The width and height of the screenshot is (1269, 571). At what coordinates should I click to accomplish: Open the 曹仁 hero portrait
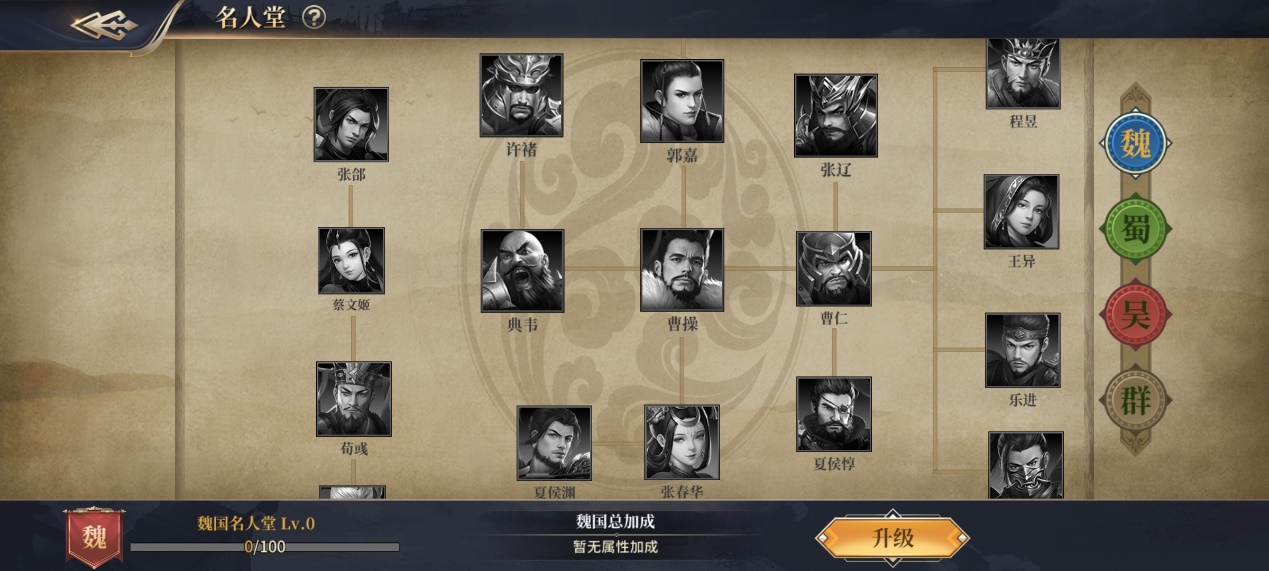(x=833, y=268)
